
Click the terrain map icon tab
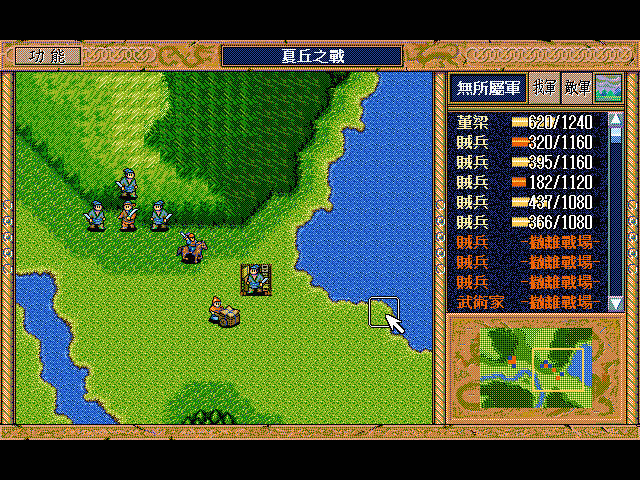click(607, 88)
